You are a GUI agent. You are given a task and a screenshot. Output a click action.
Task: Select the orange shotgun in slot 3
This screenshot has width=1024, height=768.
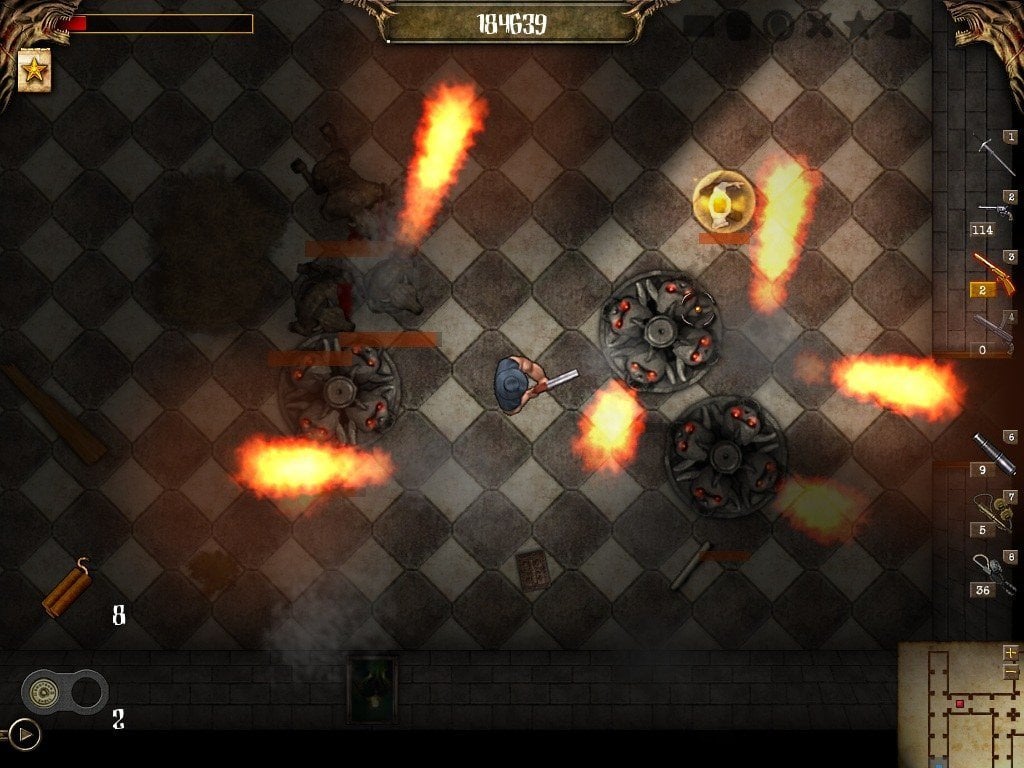[992, 270]
